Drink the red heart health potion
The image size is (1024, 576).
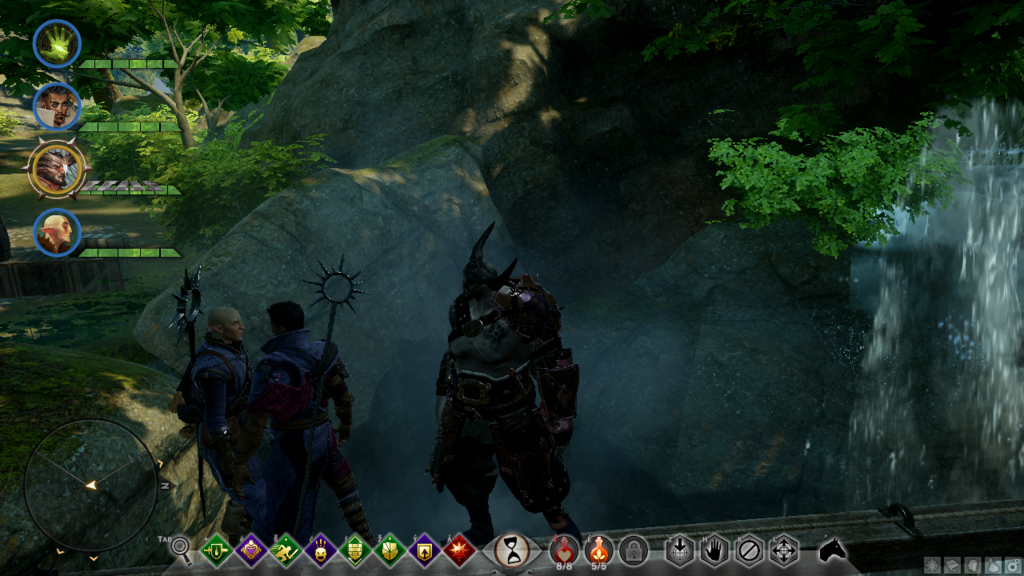pos(564,547)
